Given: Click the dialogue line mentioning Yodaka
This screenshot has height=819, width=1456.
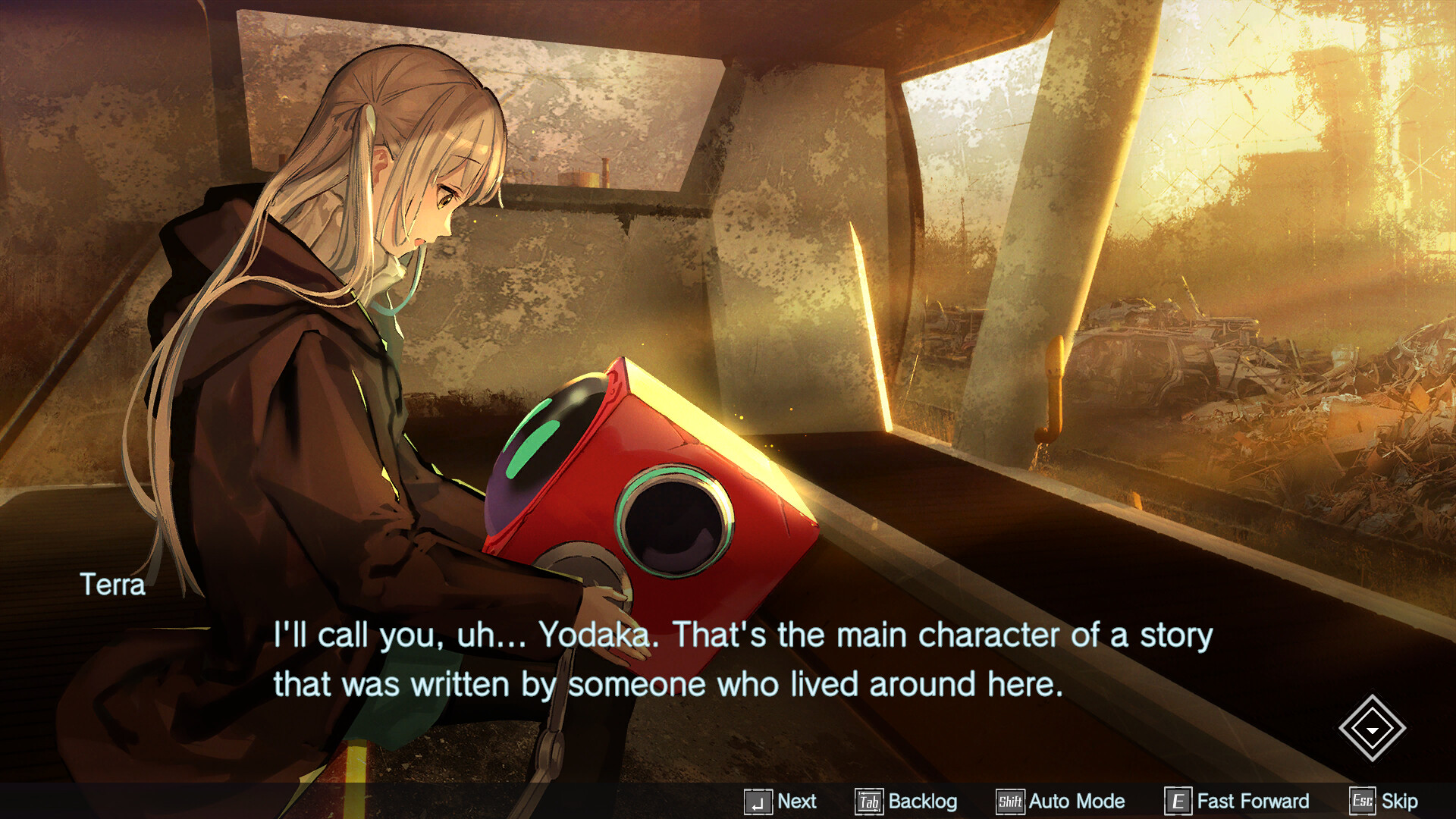Looking at the screenshot, I should 740,637.
